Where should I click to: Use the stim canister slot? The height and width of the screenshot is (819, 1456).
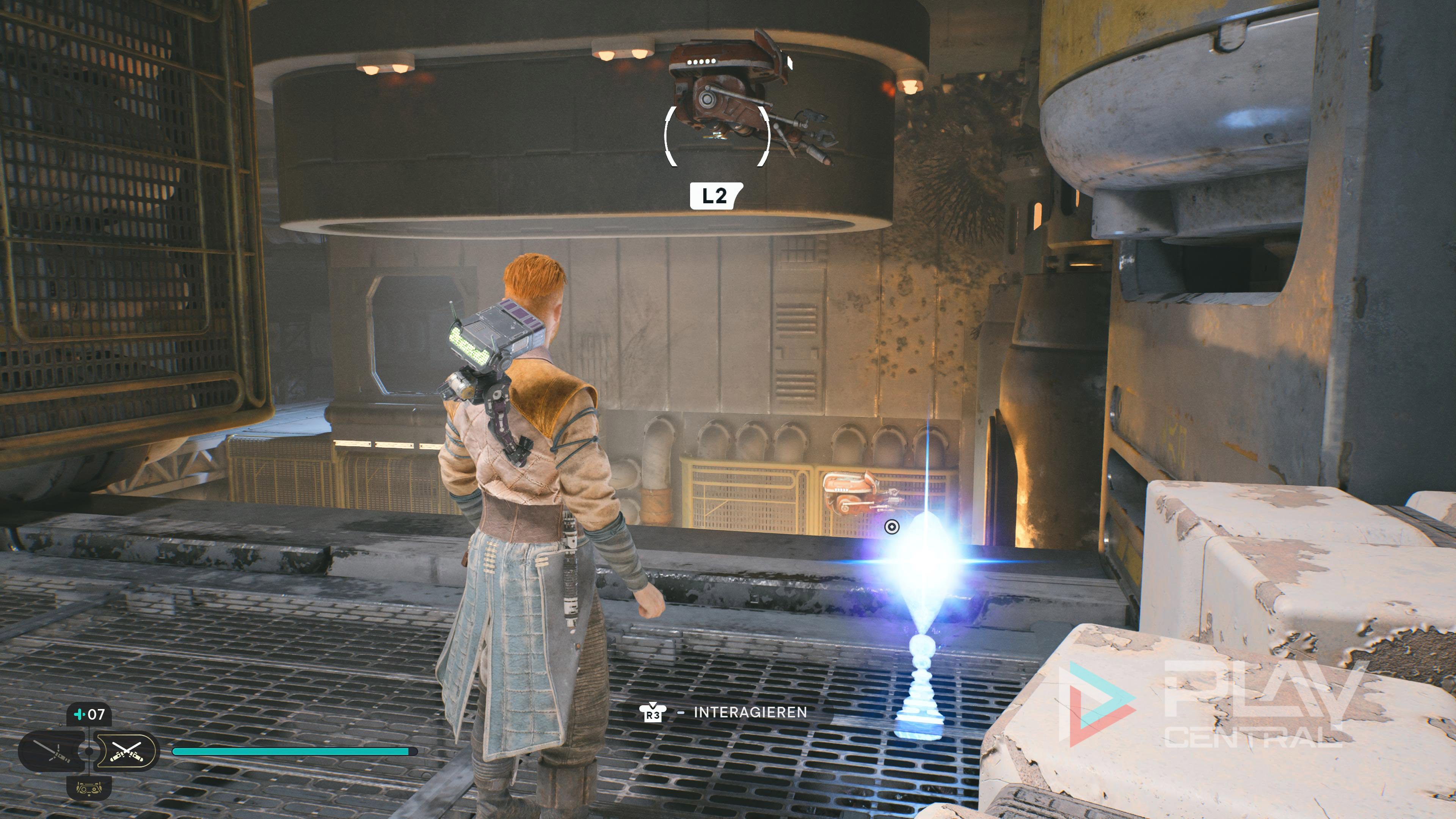coord(89,714)
